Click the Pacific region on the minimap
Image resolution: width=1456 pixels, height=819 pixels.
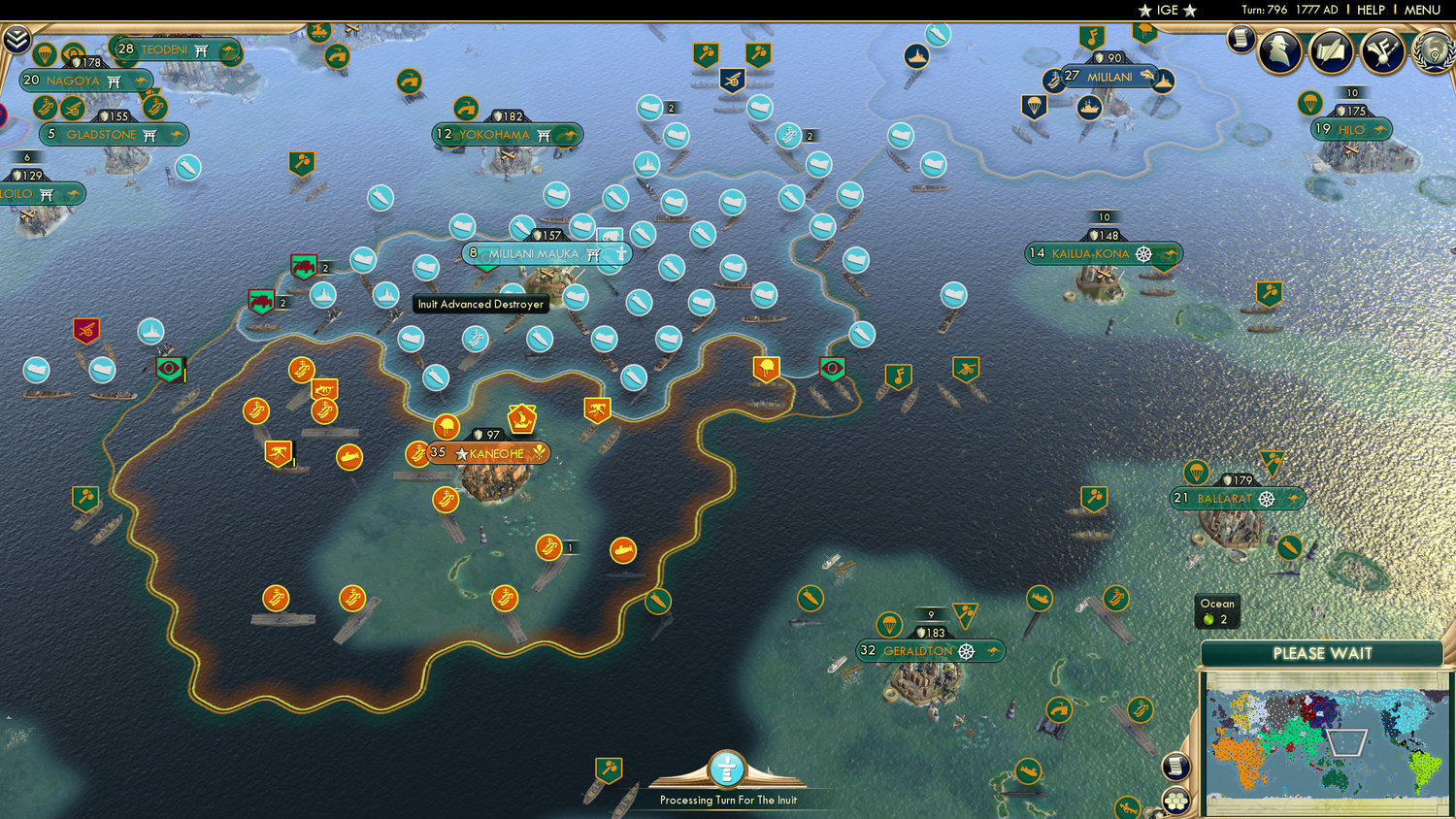(x=1346, y=742)
